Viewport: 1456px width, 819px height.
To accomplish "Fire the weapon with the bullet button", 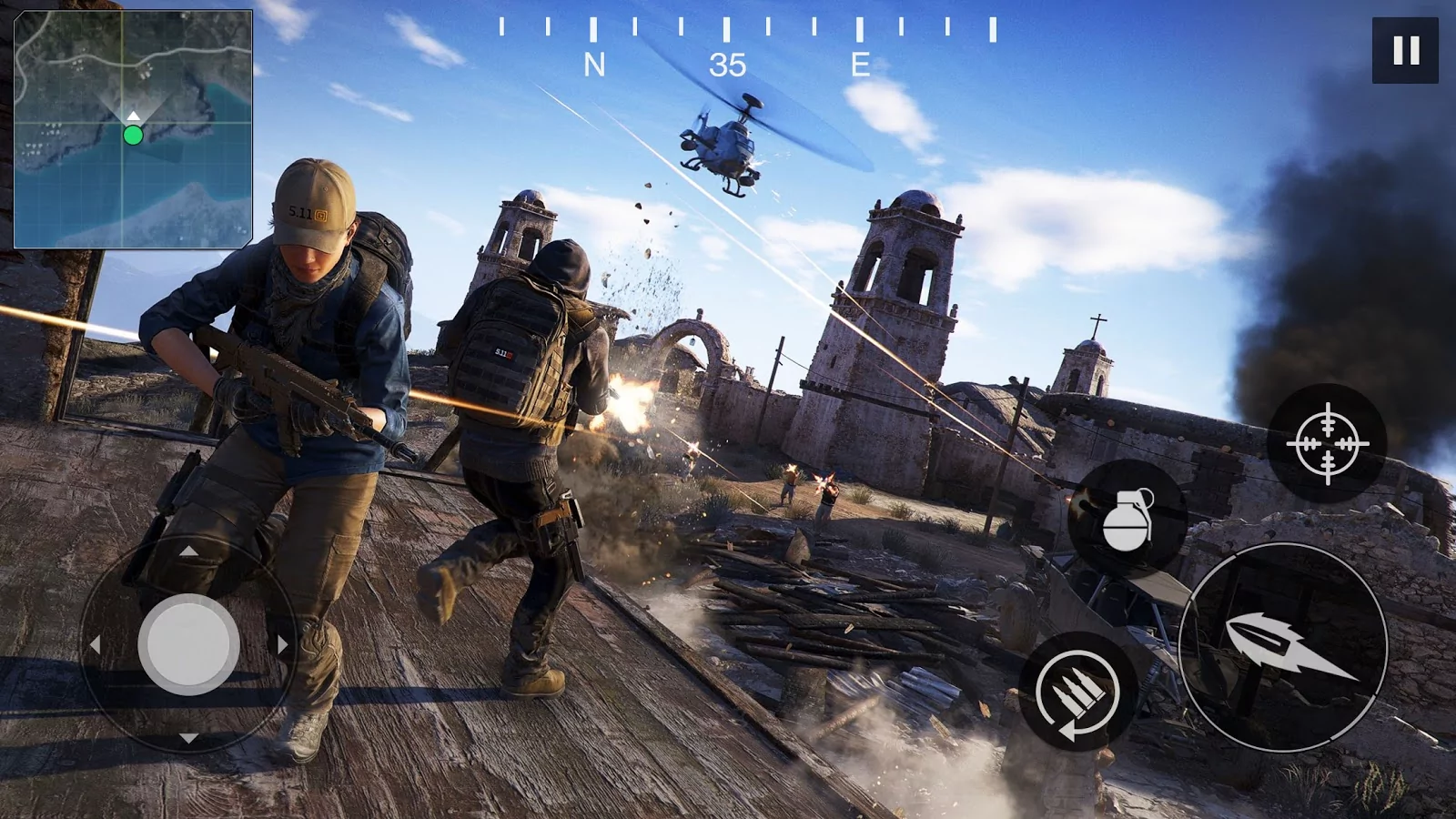I will click(x=1283, y=648).
